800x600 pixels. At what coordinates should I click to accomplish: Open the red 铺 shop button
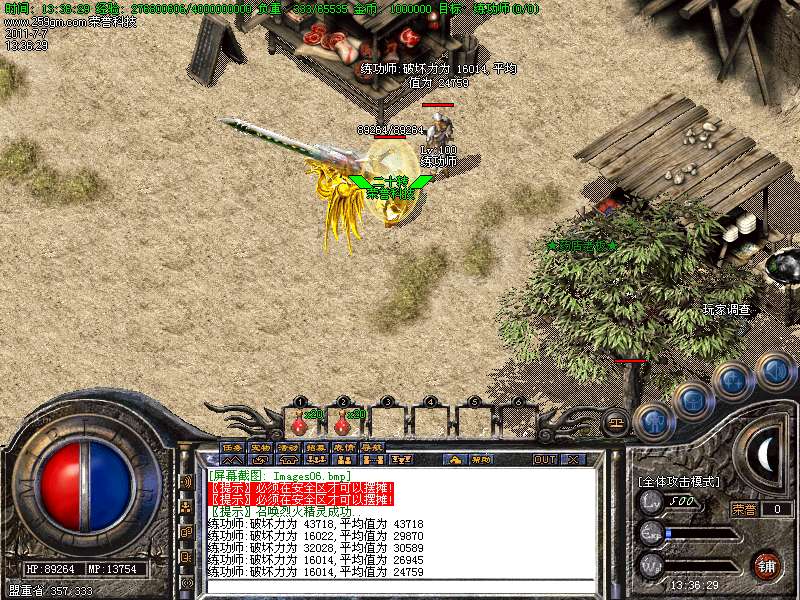click(x=766, y=565)
